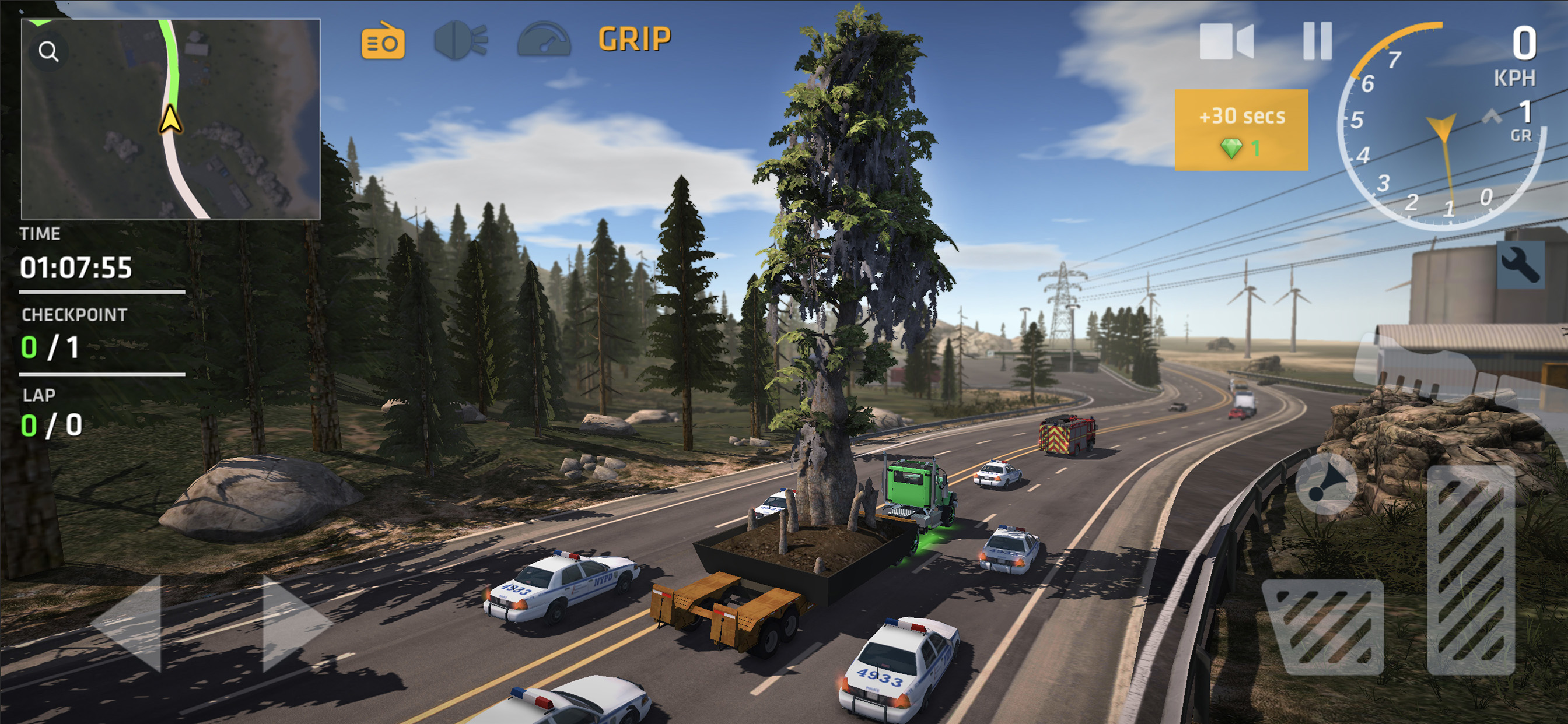The image size is (1568, 724).
Task: Steer right with the right arrow
Action: (295, 623)
